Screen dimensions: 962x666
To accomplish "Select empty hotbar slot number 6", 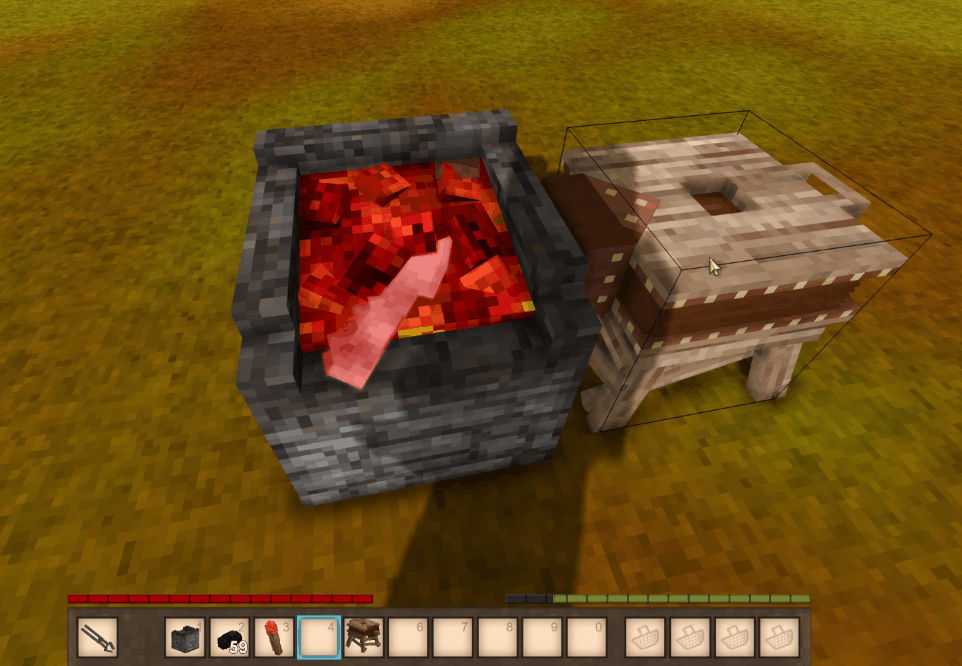I will point(408,637).
